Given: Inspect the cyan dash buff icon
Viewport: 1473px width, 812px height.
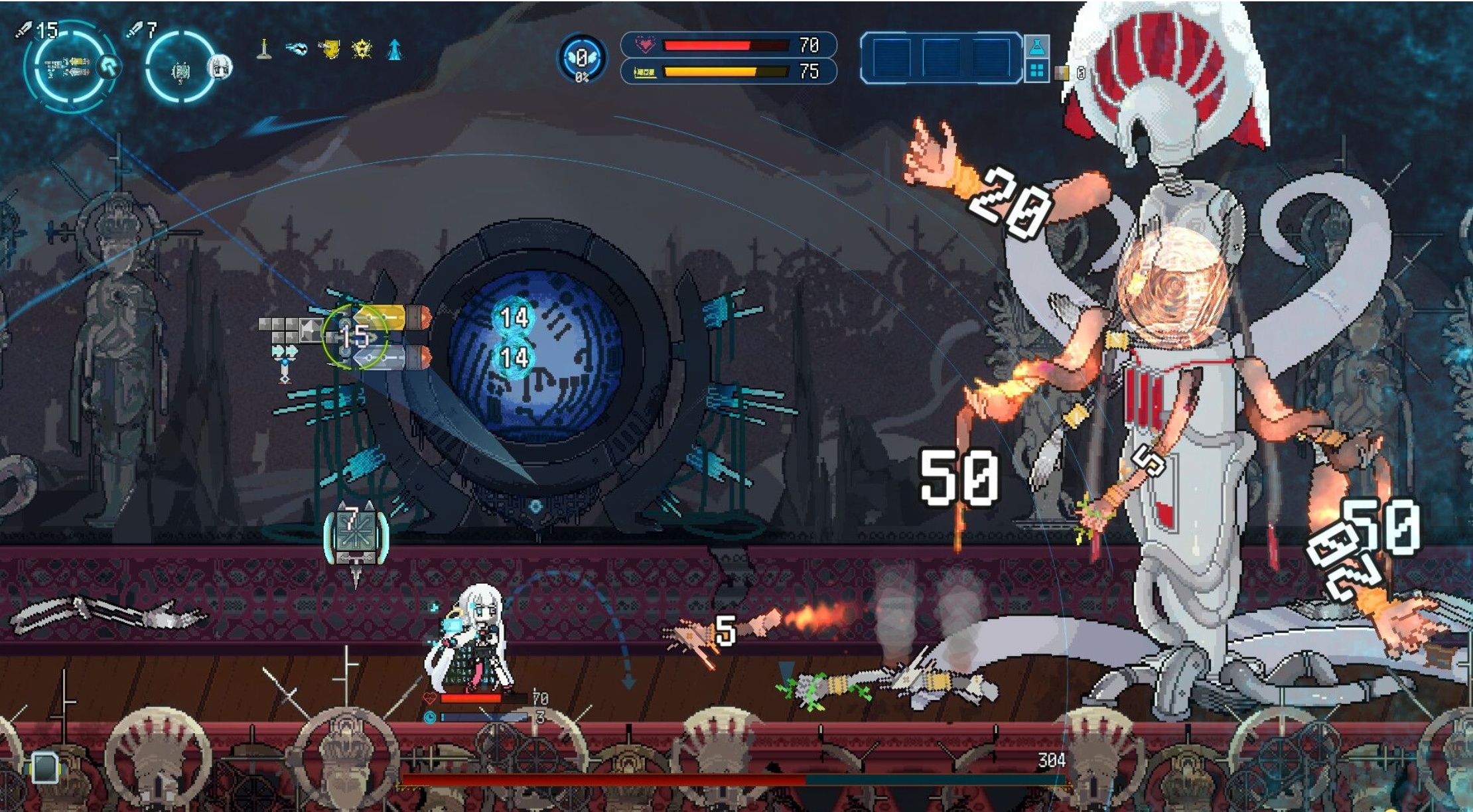Looking at the screenshot, I should (x=296, y=49).
